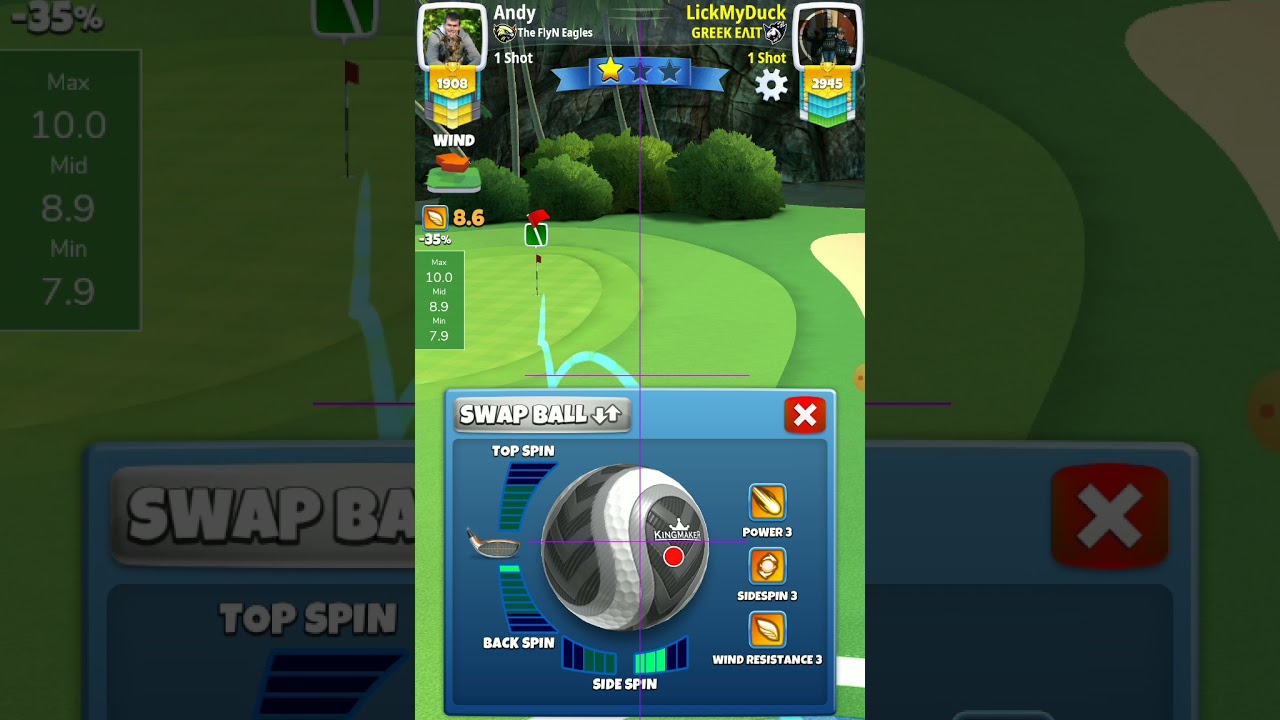The height and width of the screenshot is (720, 1280).
Task: Select the Power 3 ball stat icon
Action: coord(767,502)
